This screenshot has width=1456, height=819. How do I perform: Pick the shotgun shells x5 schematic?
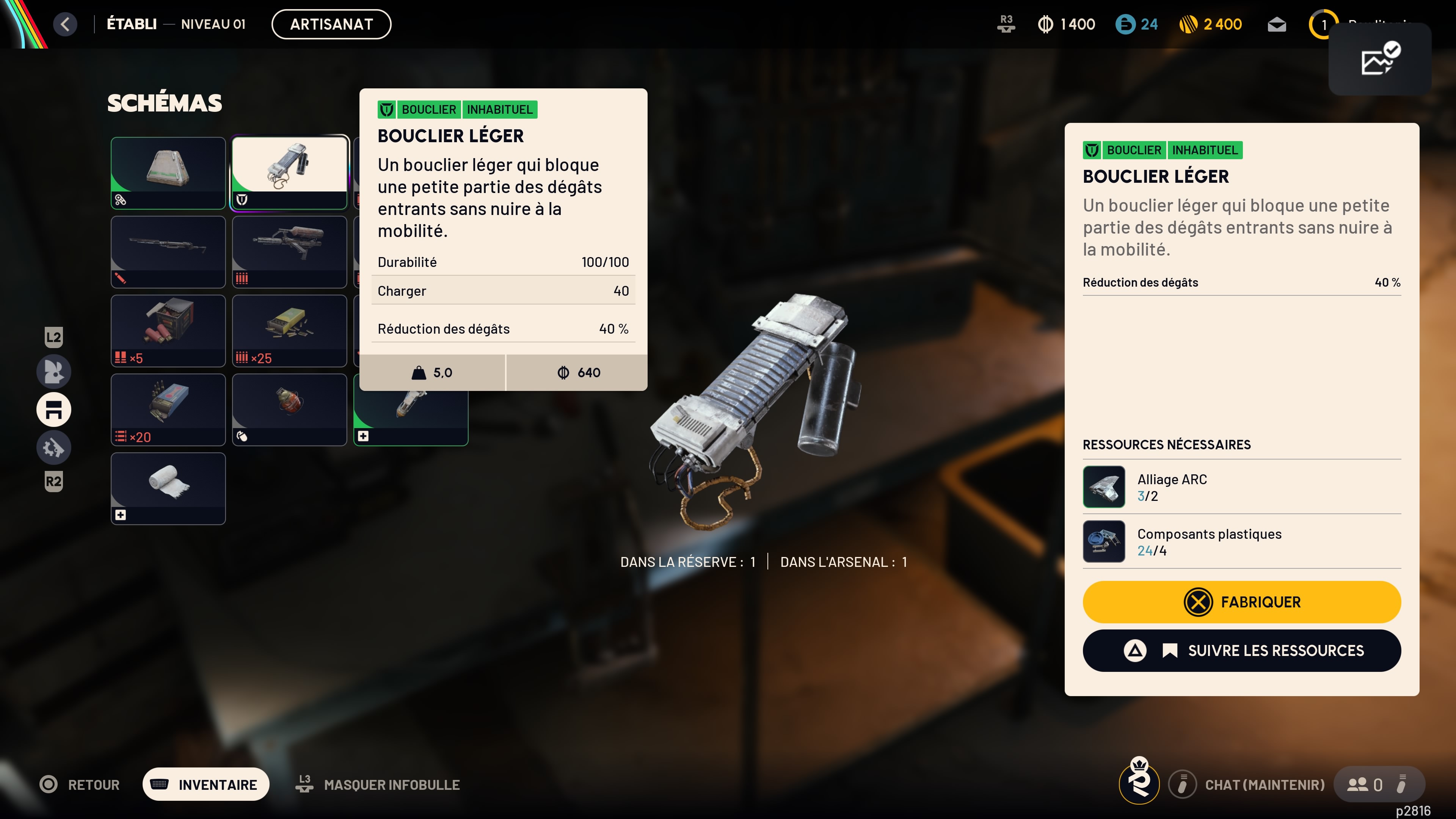click(168, 330)
